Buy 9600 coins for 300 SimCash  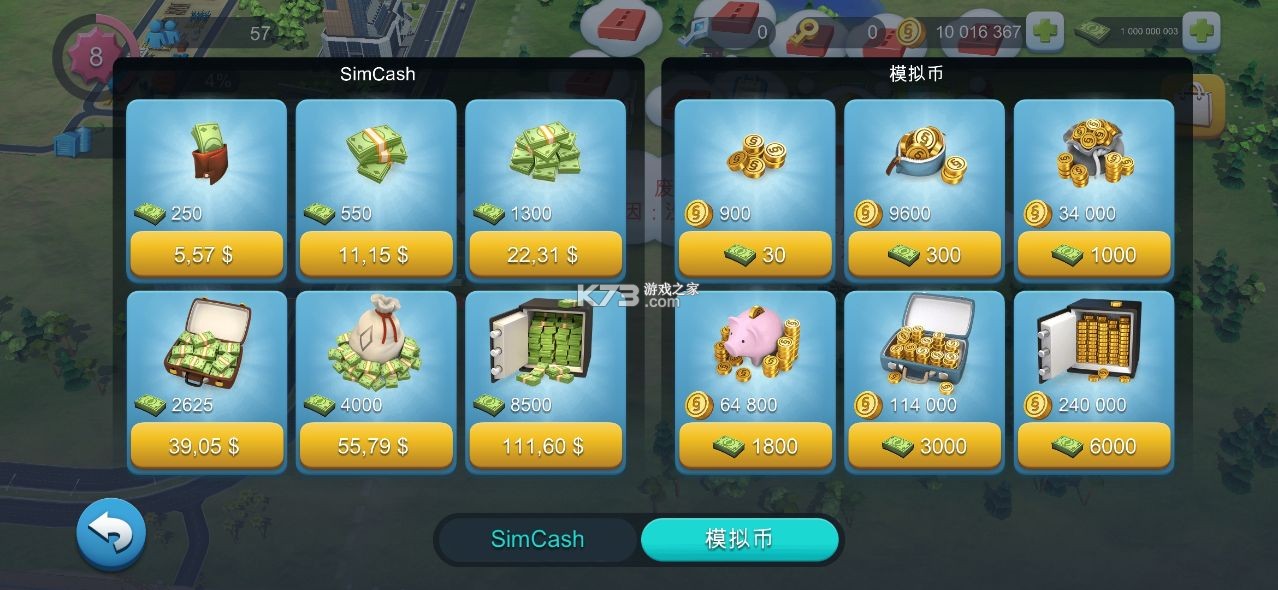[924, 255]
